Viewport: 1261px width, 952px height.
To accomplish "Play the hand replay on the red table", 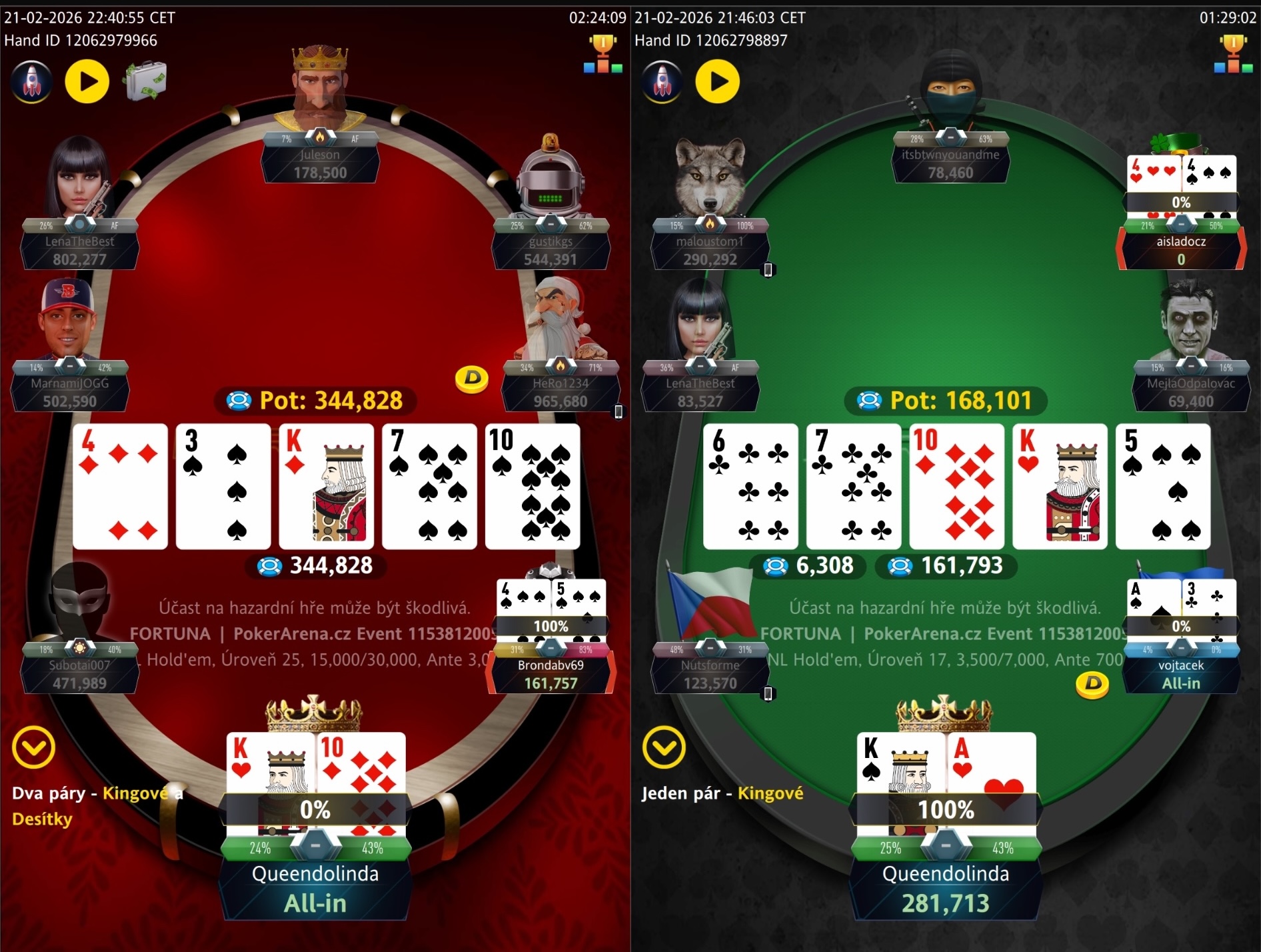I will pos(87,81).
